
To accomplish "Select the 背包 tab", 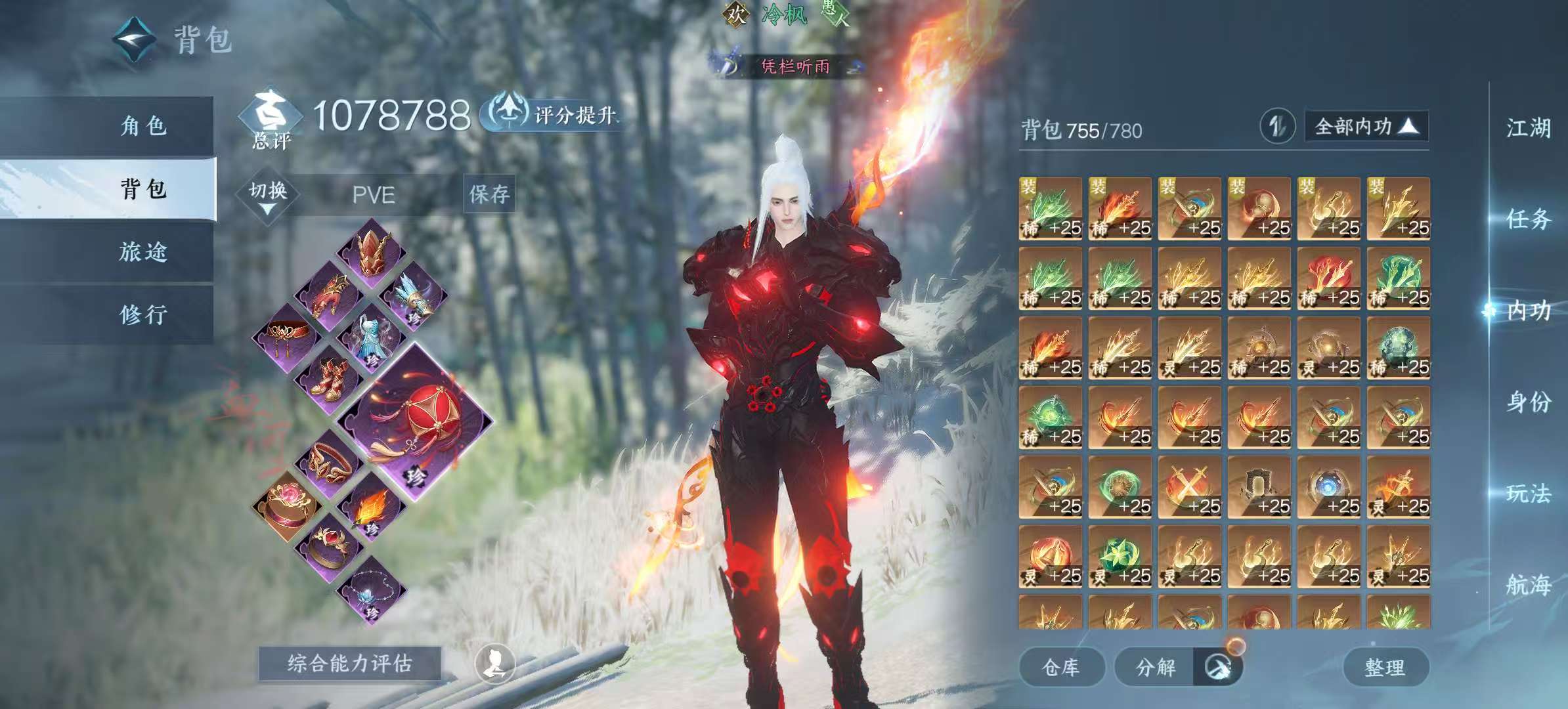I will [x=144, y=189].
